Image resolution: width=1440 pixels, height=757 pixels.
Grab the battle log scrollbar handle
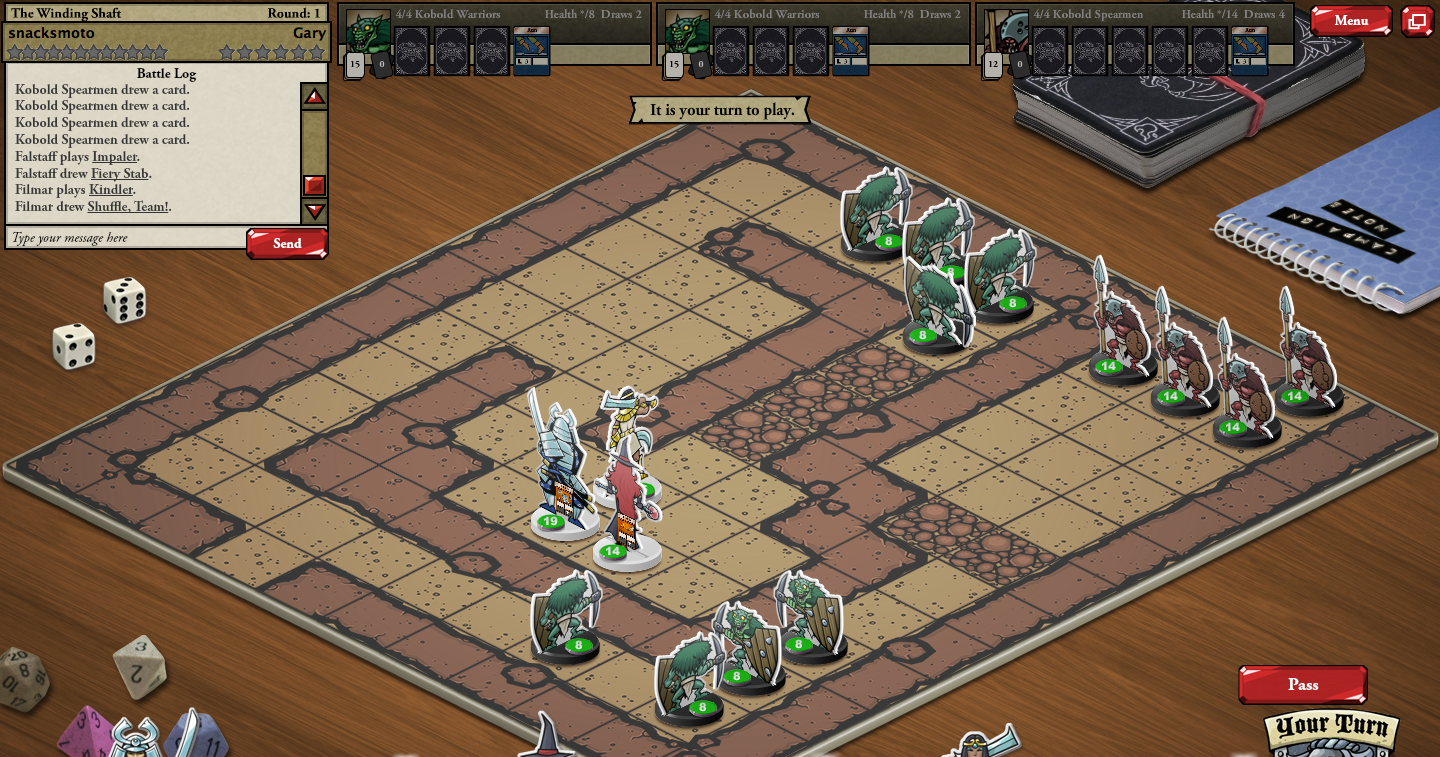pyautogui.click(x=315, y=186)
